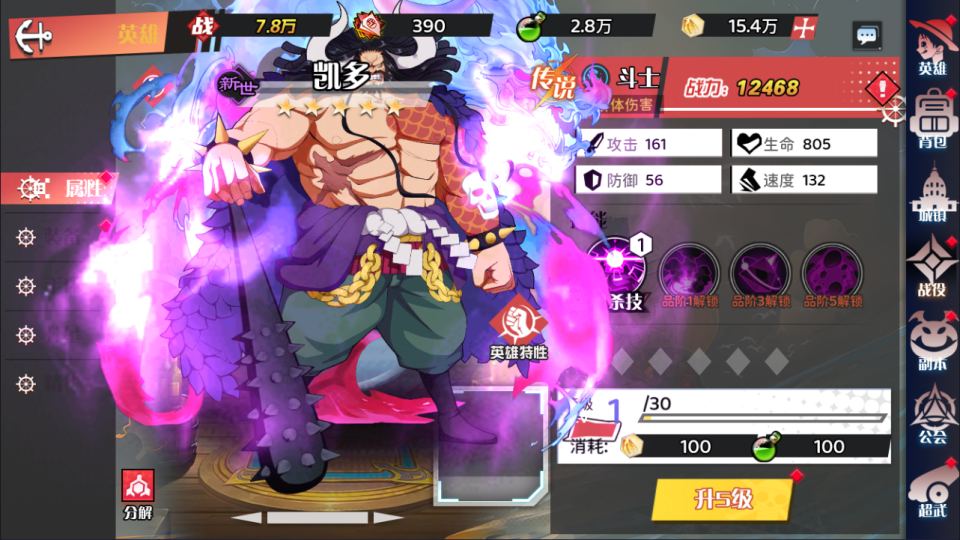960x540 pixels.
Task: Open the 战役 campaign menu
Action: coord(932,268)
